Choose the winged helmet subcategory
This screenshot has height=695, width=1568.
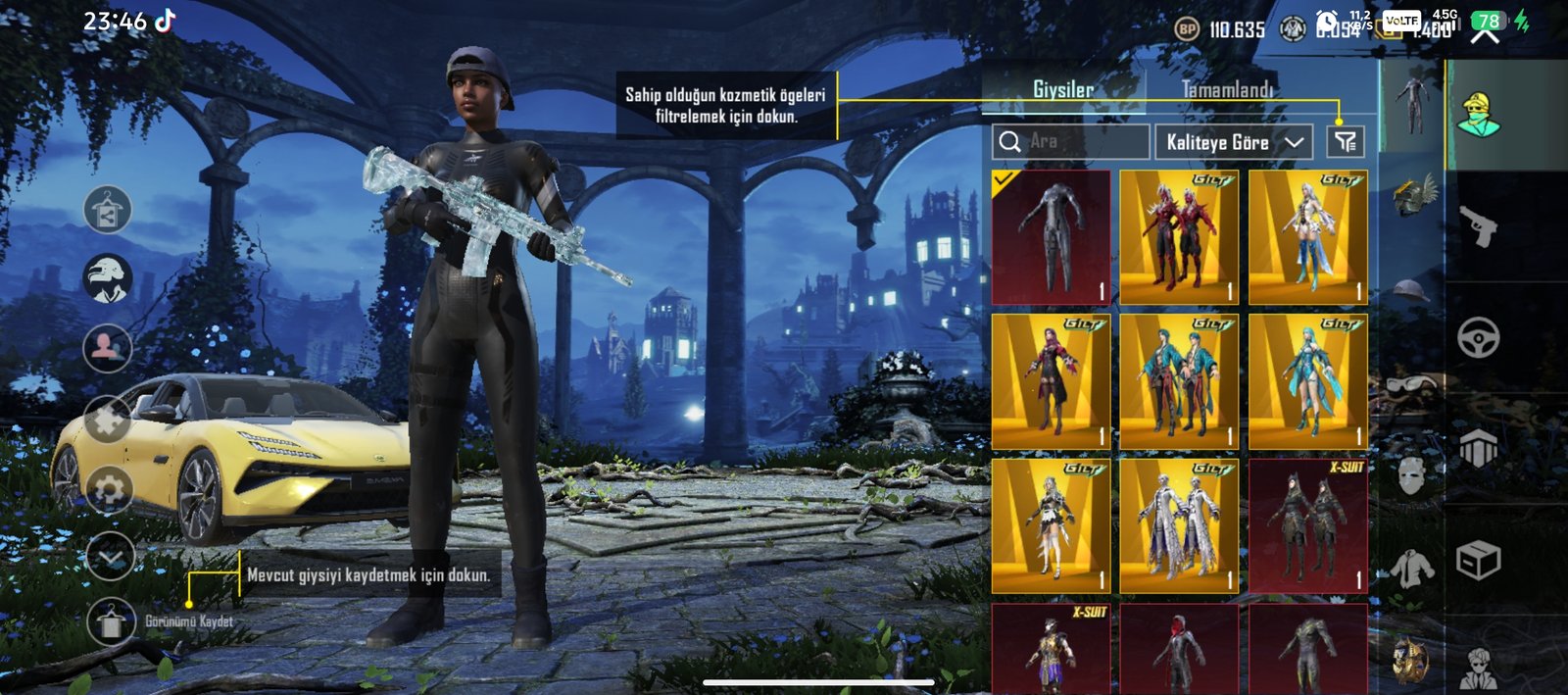(1412, 194)
